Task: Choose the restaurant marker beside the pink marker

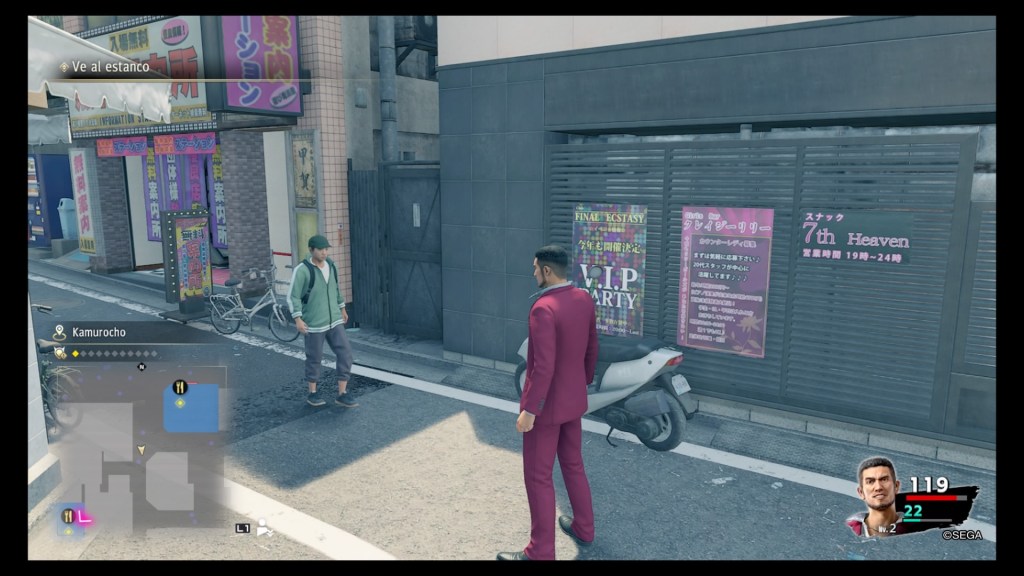Action: (x=69, y=516)
